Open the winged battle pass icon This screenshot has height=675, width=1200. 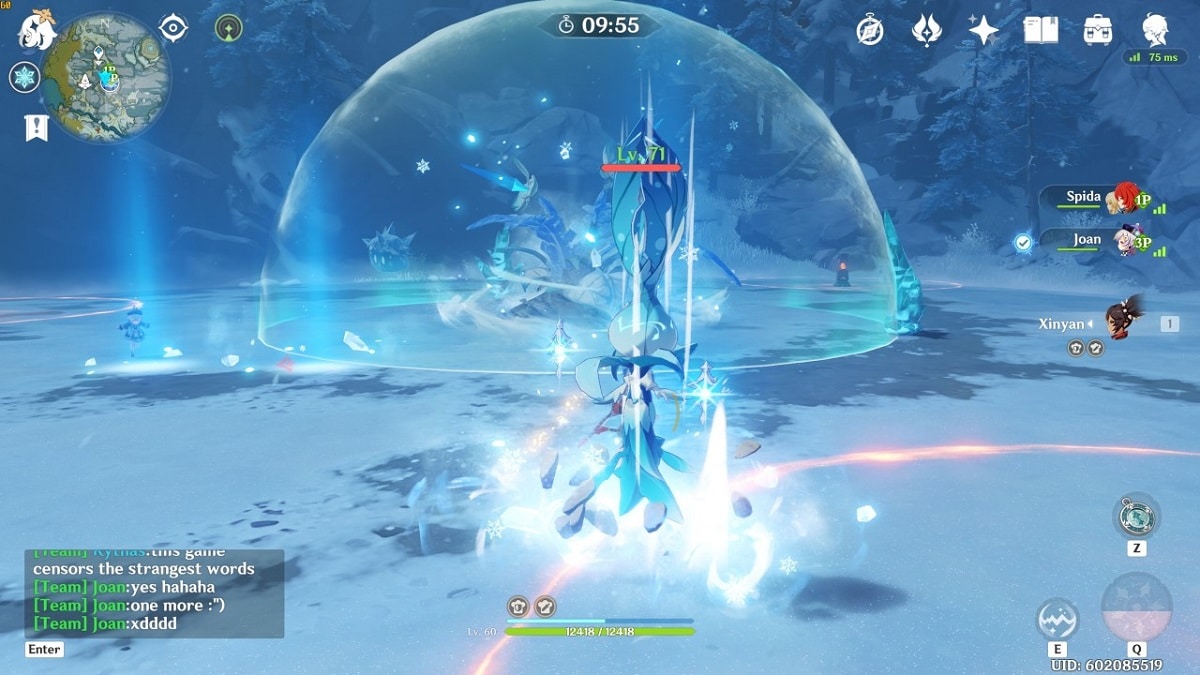(927, 31)
